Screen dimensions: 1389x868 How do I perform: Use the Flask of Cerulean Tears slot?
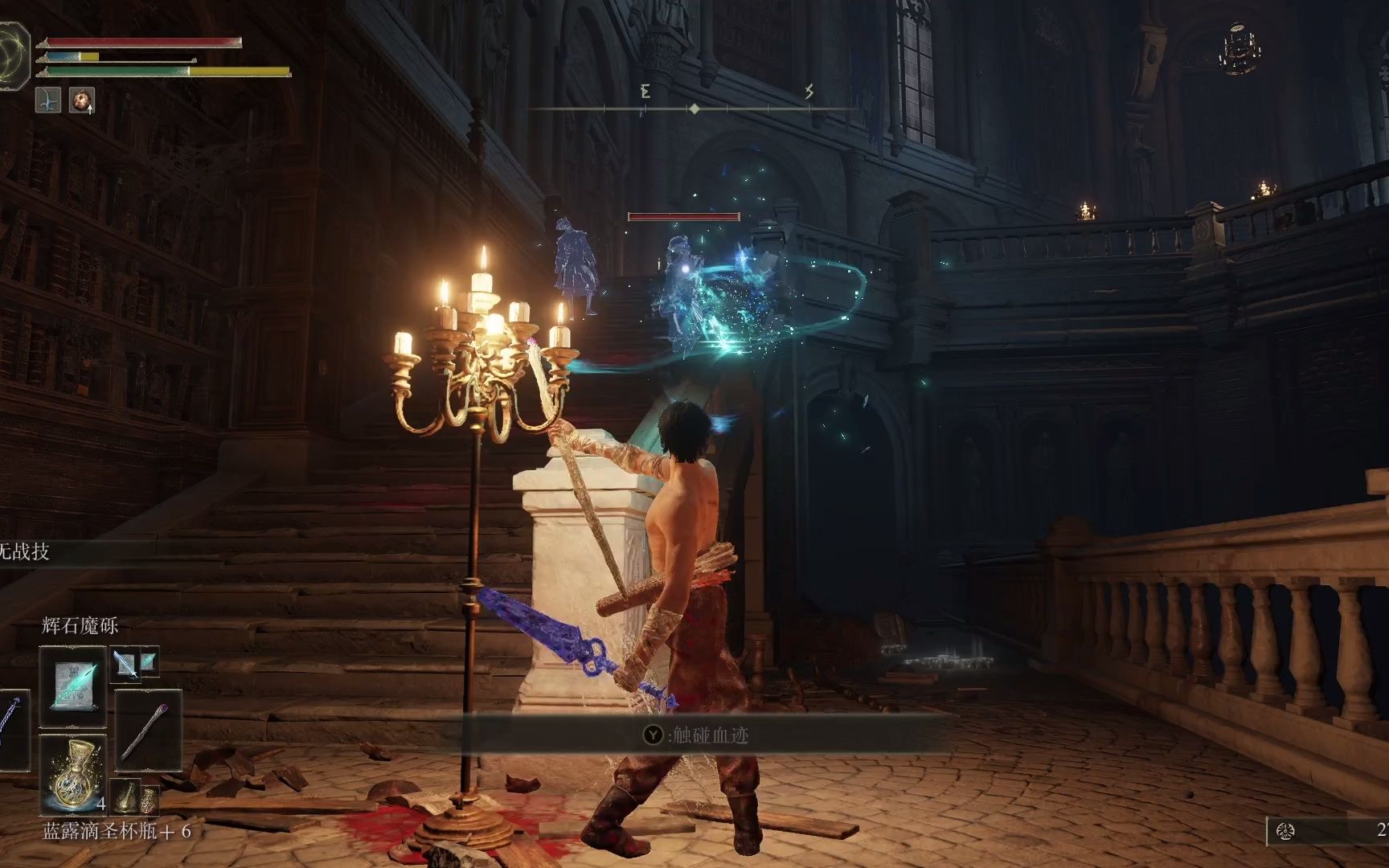tap(72, 776)
